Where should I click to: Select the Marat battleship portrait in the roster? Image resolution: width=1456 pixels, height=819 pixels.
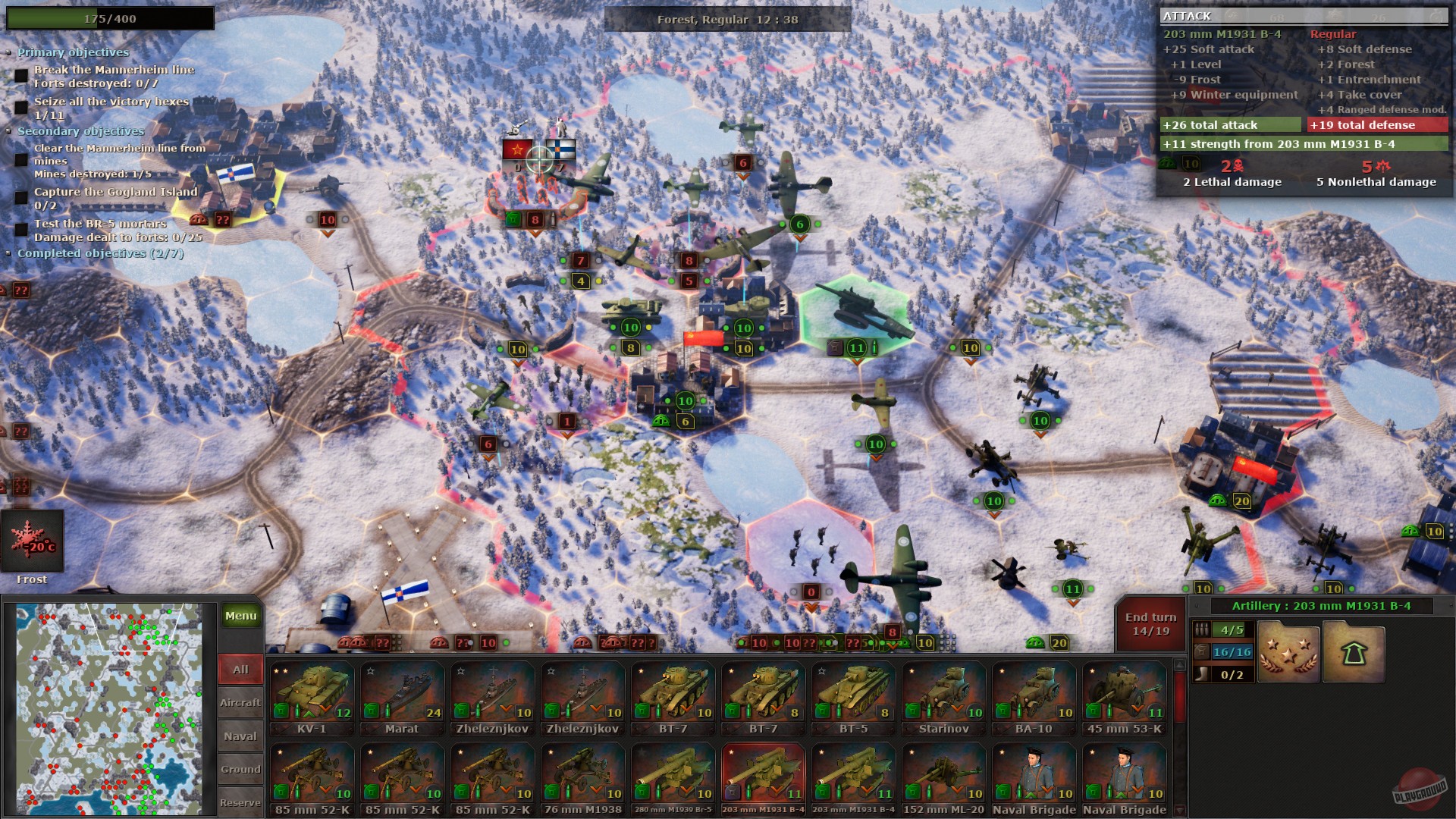(x=403, y=692)
